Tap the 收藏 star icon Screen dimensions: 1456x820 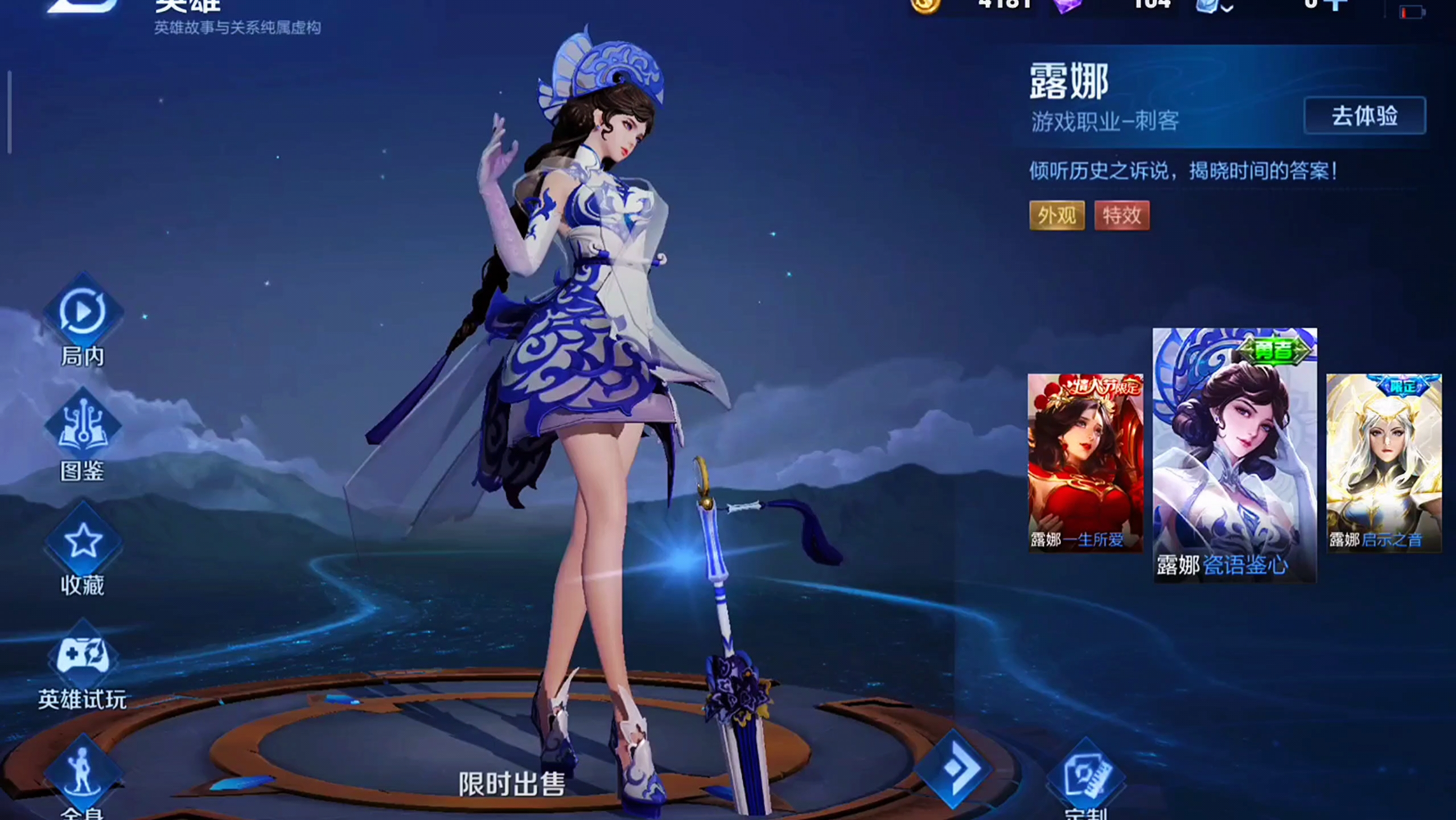[83, 541]
